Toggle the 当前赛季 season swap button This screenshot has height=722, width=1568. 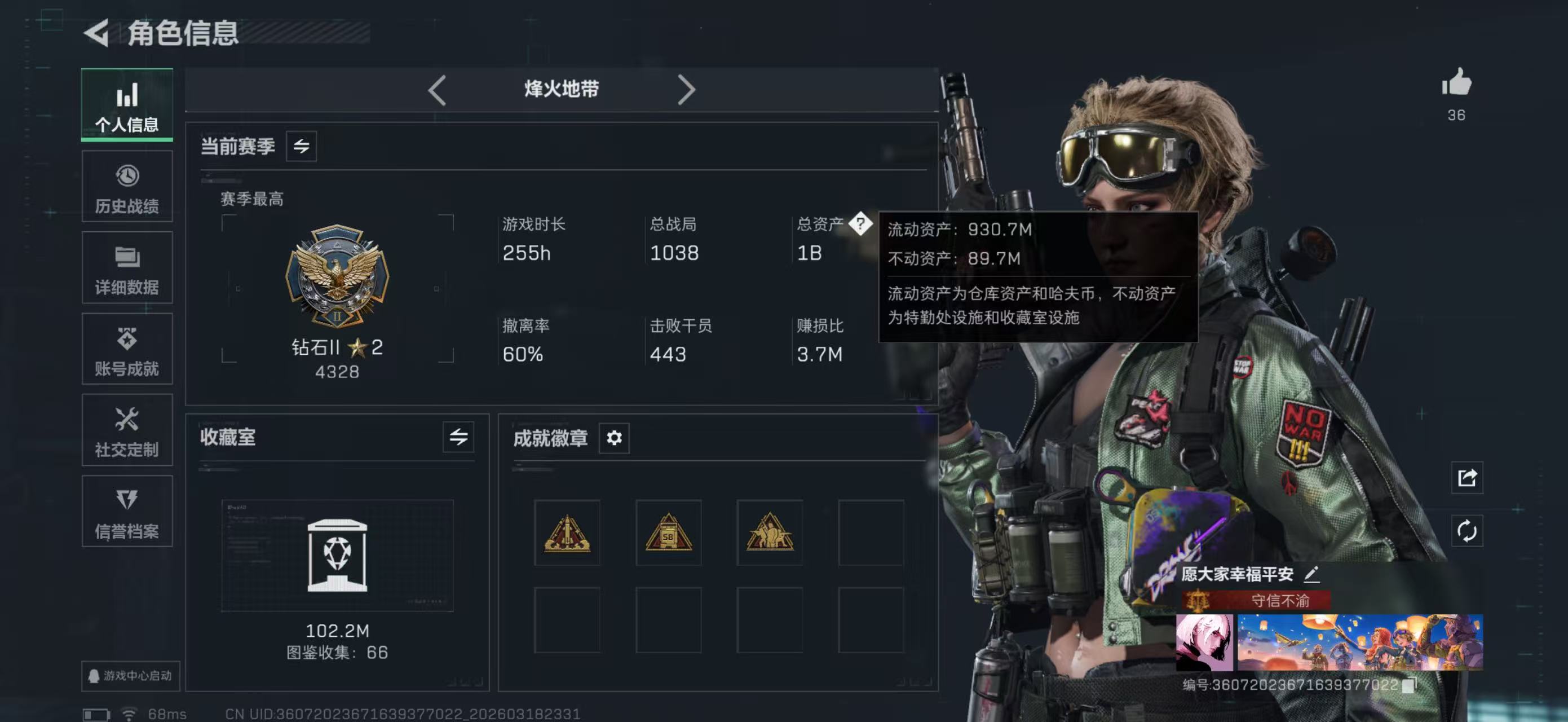pos(301,147)
